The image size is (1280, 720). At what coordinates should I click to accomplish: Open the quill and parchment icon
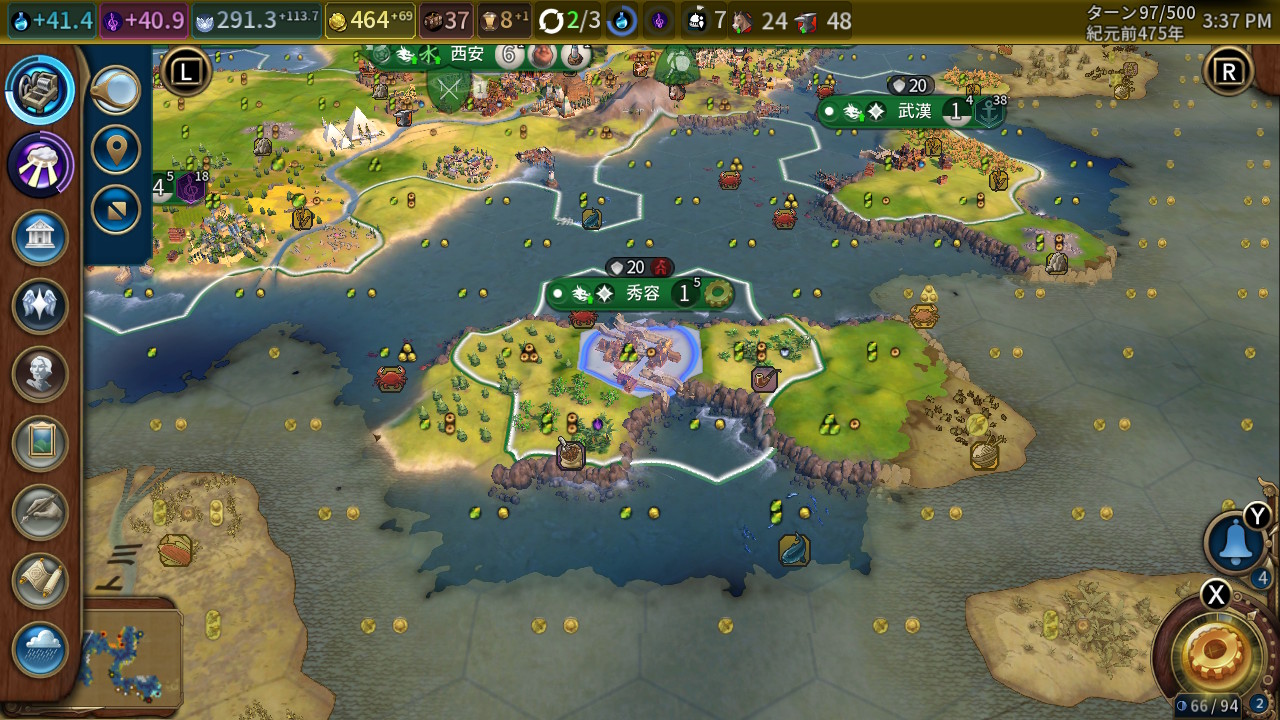click(40, 512)
